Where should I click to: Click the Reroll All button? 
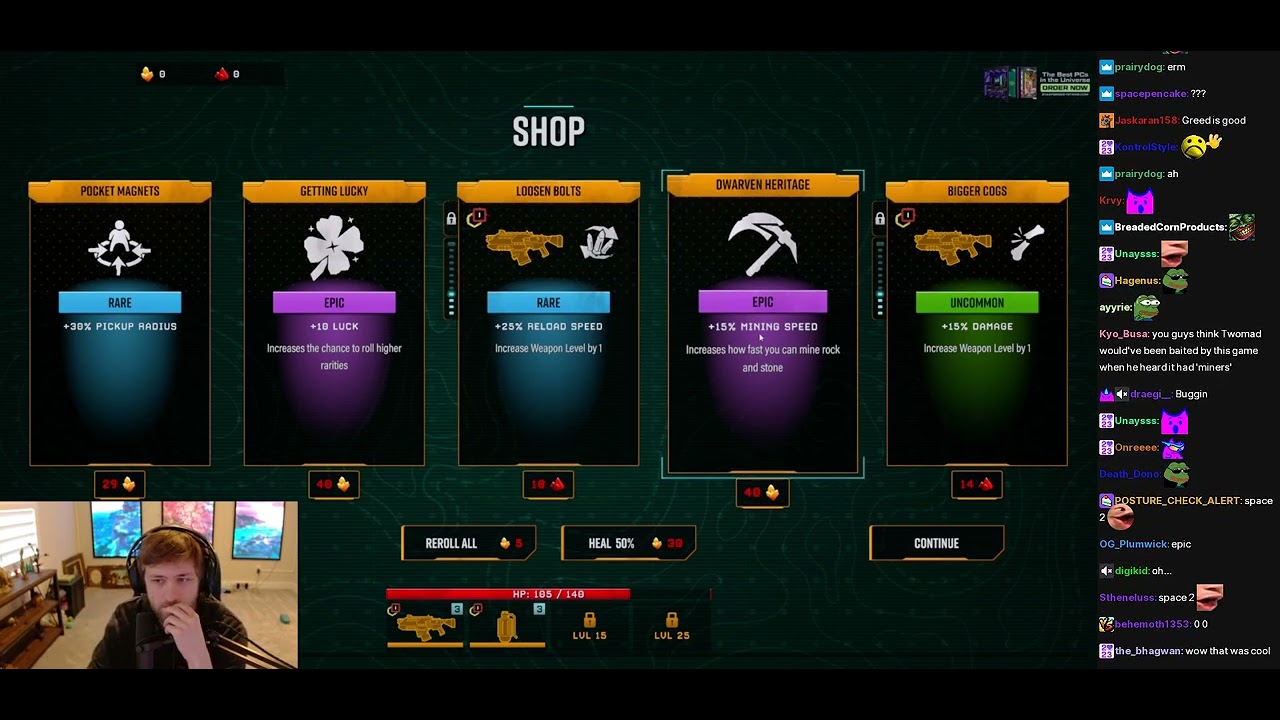[x=468, y=543]
